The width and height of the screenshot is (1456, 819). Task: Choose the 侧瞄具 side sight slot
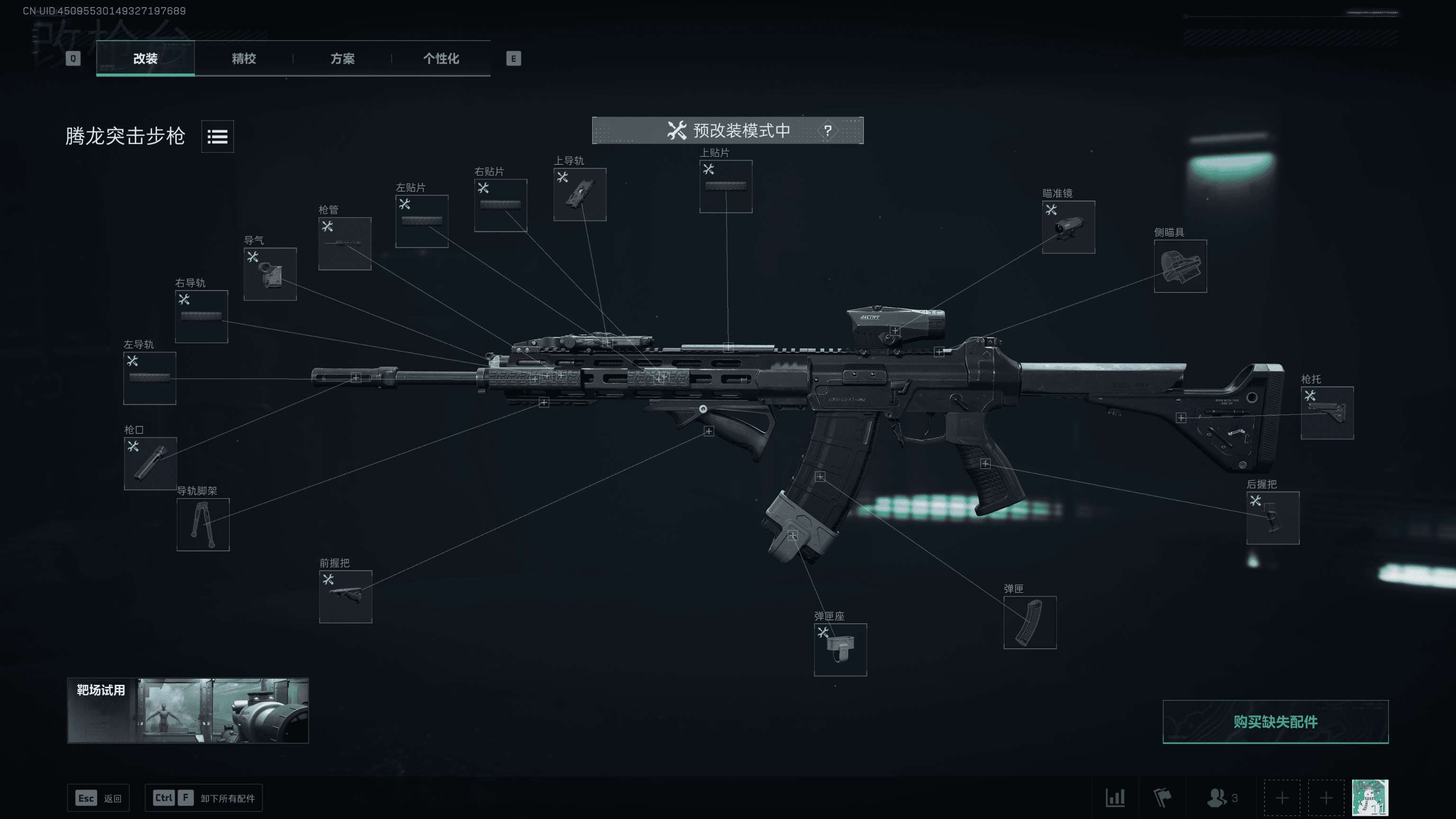click(1180, 266)
